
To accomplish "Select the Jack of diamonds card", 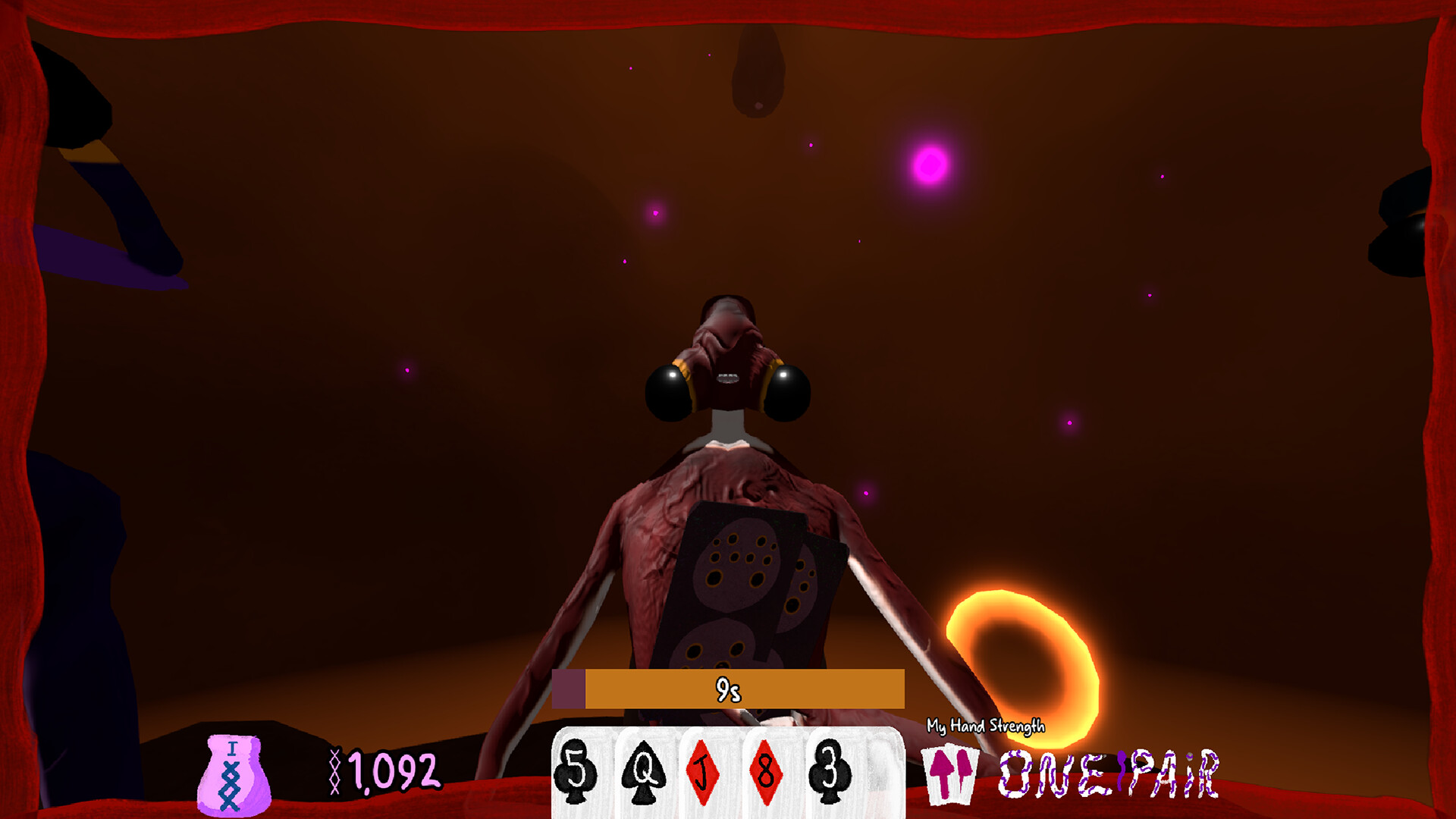I will pyautogui.click(x=704, y=775).
